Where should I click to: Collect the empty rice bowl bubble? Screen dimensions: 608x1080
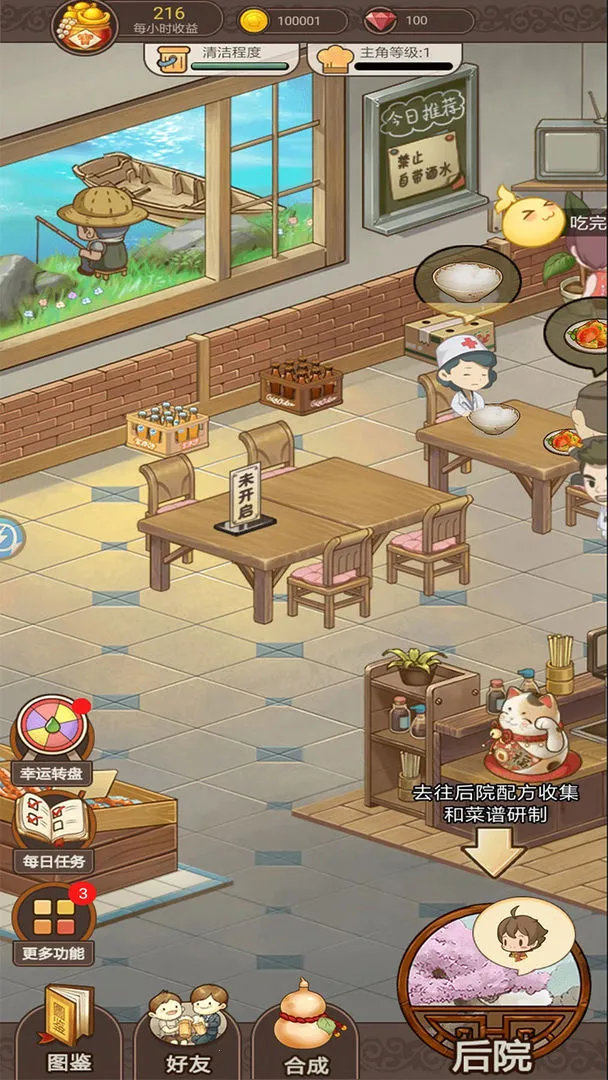(463, 278)
